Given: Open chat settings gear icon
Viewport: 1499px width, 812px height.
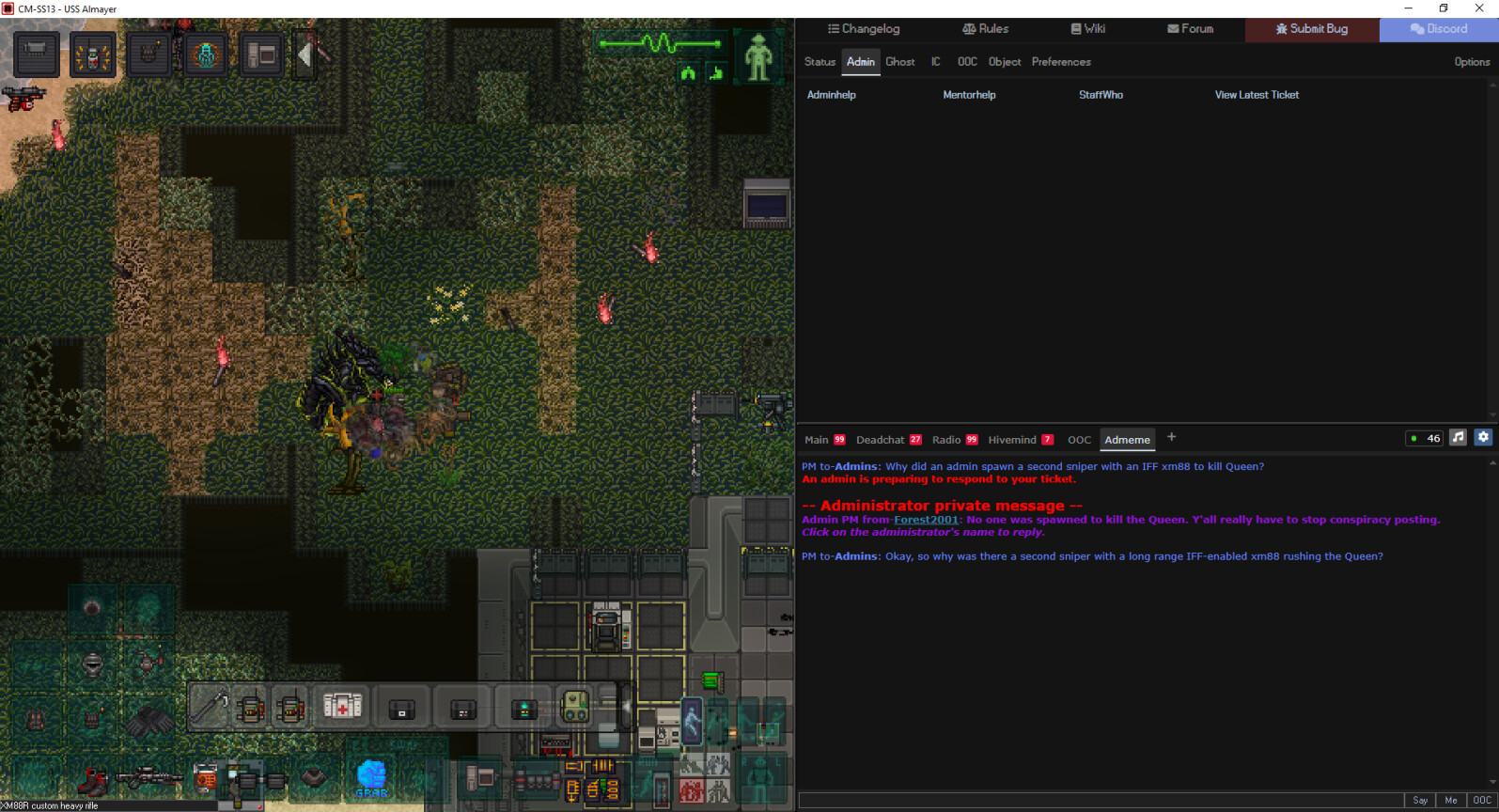Looking at the screenshot, I should 1483,437.
